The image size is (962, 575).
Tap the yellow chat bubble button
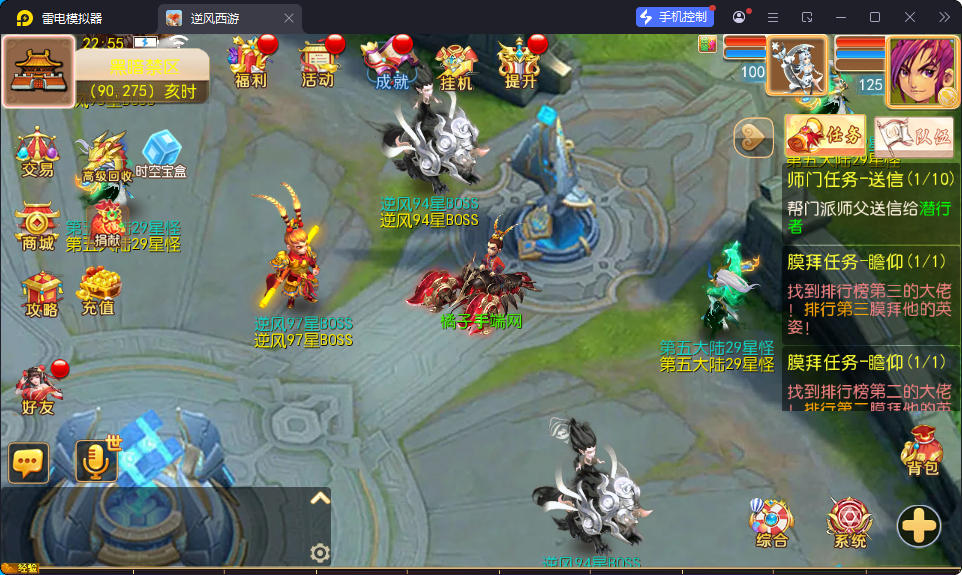pos(29,462)
